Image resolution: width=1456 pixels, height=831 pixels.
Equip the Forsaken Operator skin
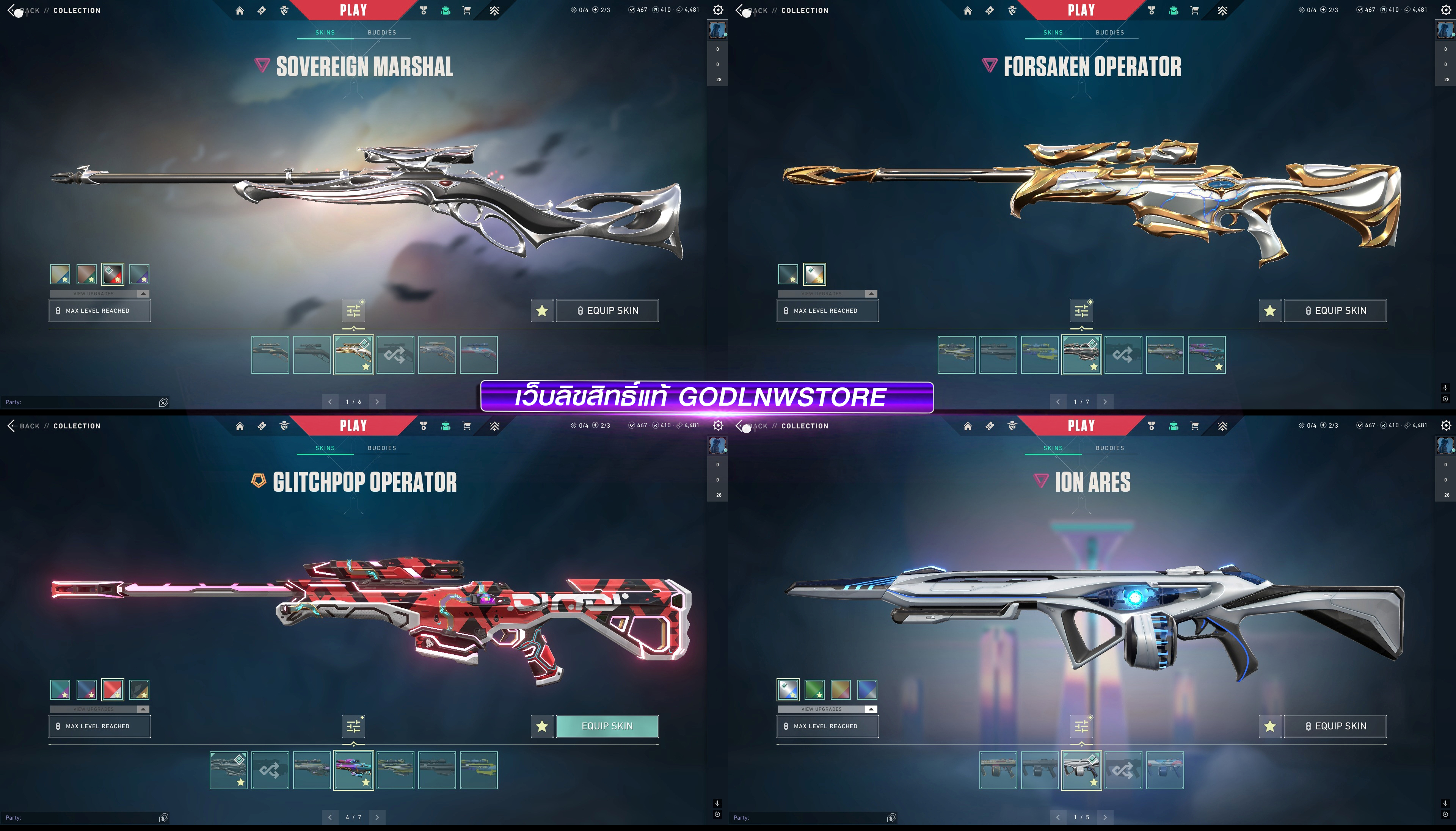[x=1335, y=310]
